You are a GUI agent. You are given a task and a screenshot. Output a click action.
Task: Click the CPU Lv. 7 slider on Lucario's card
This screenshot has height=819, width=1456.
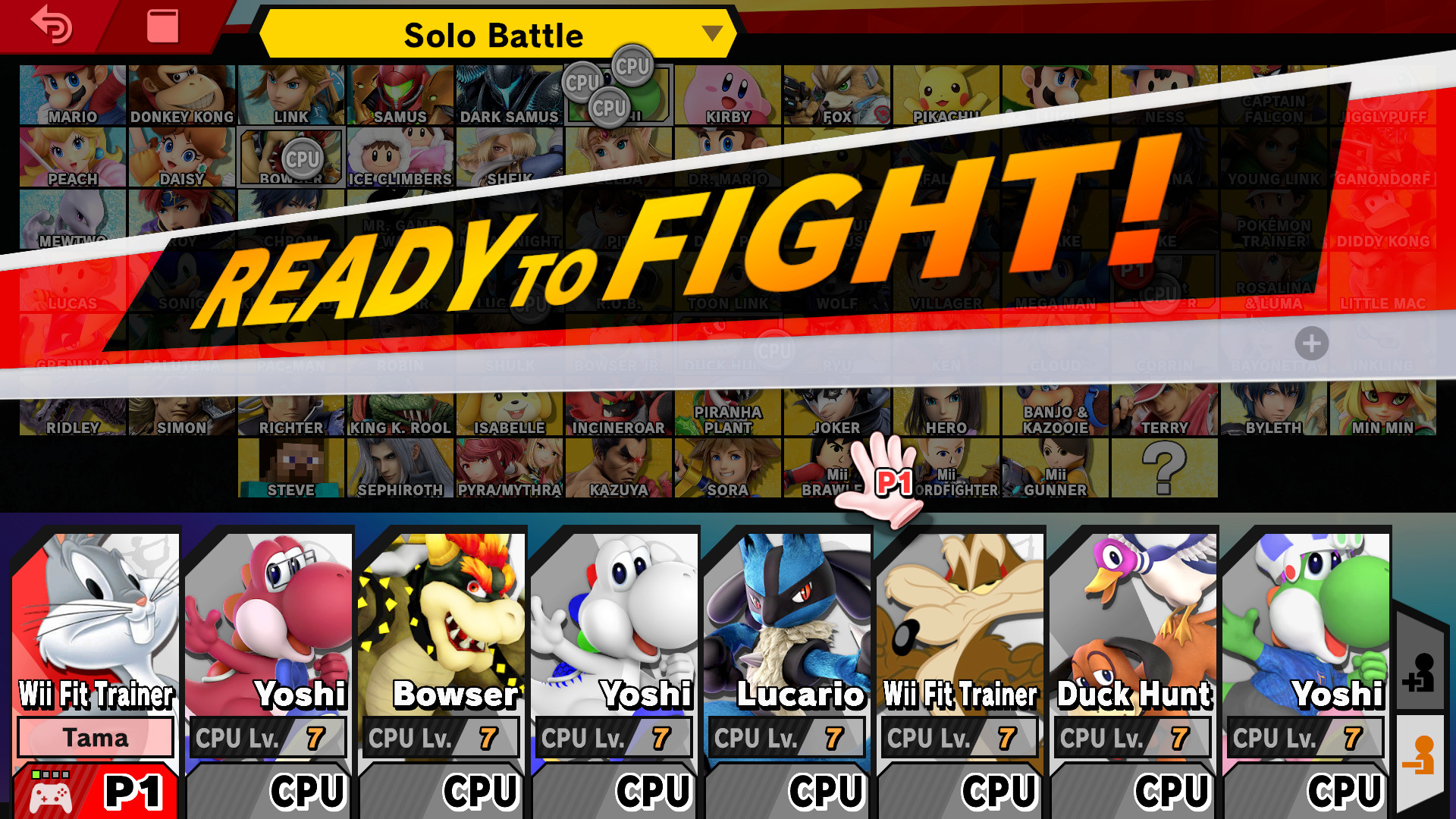coord(786,736)
